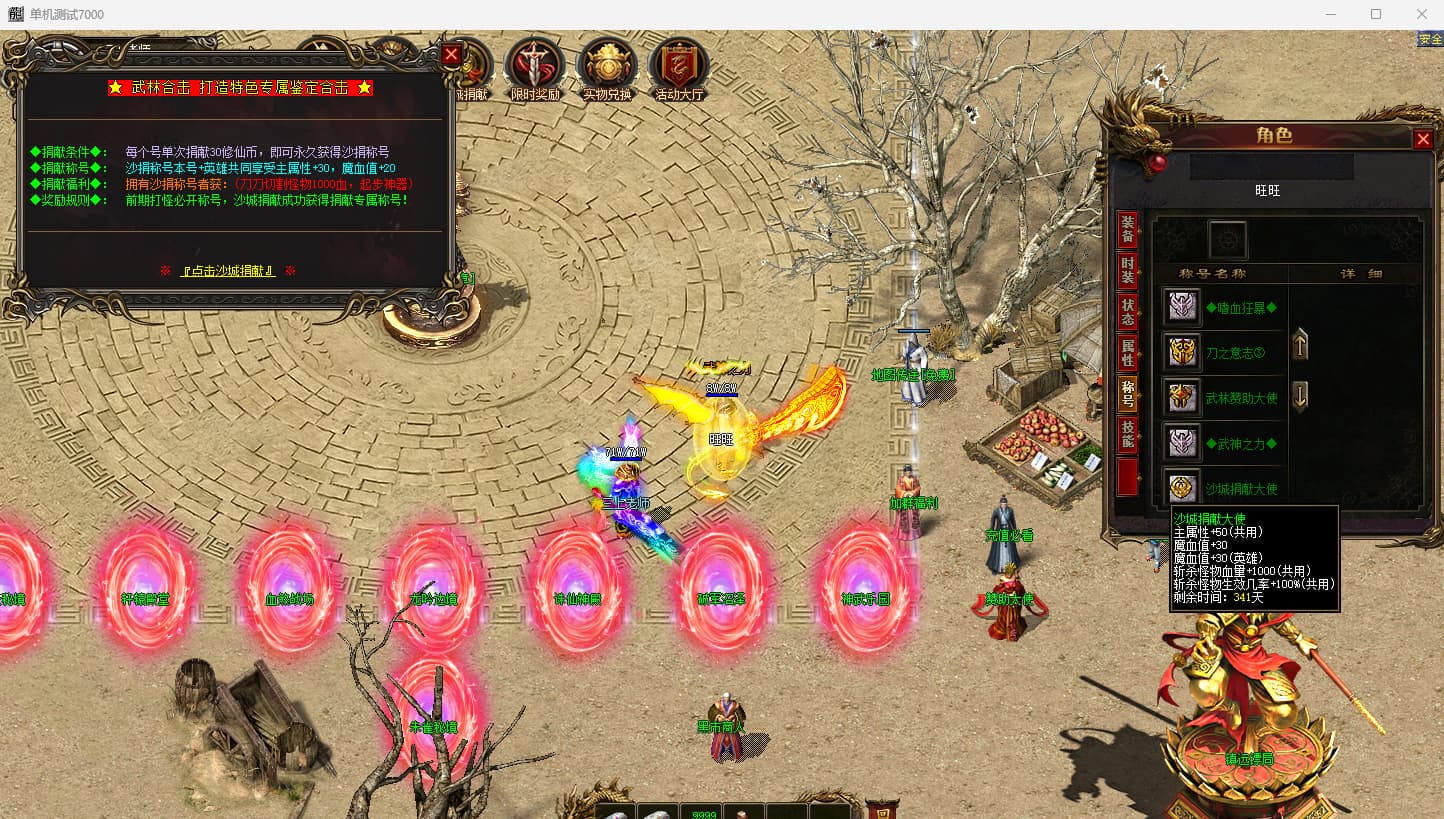Click the title list up arrow
The width and height of the screenshot is (1444, 819).
(x=1300, y=346)
